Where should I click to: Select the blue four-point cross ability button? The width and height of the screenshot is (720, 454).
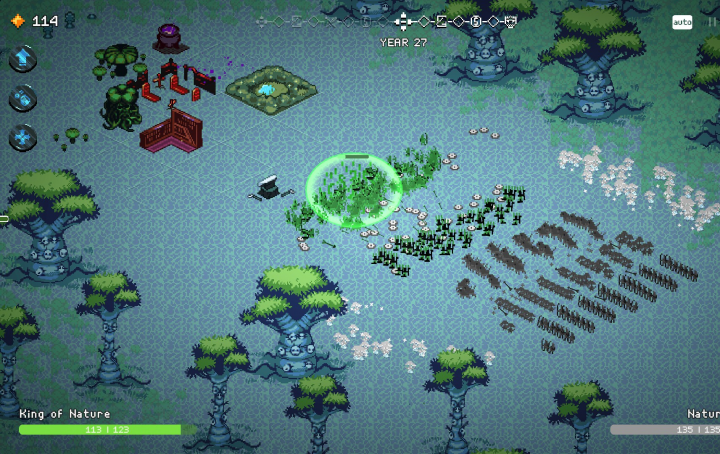pyautogui.click(x=24, y=138)
